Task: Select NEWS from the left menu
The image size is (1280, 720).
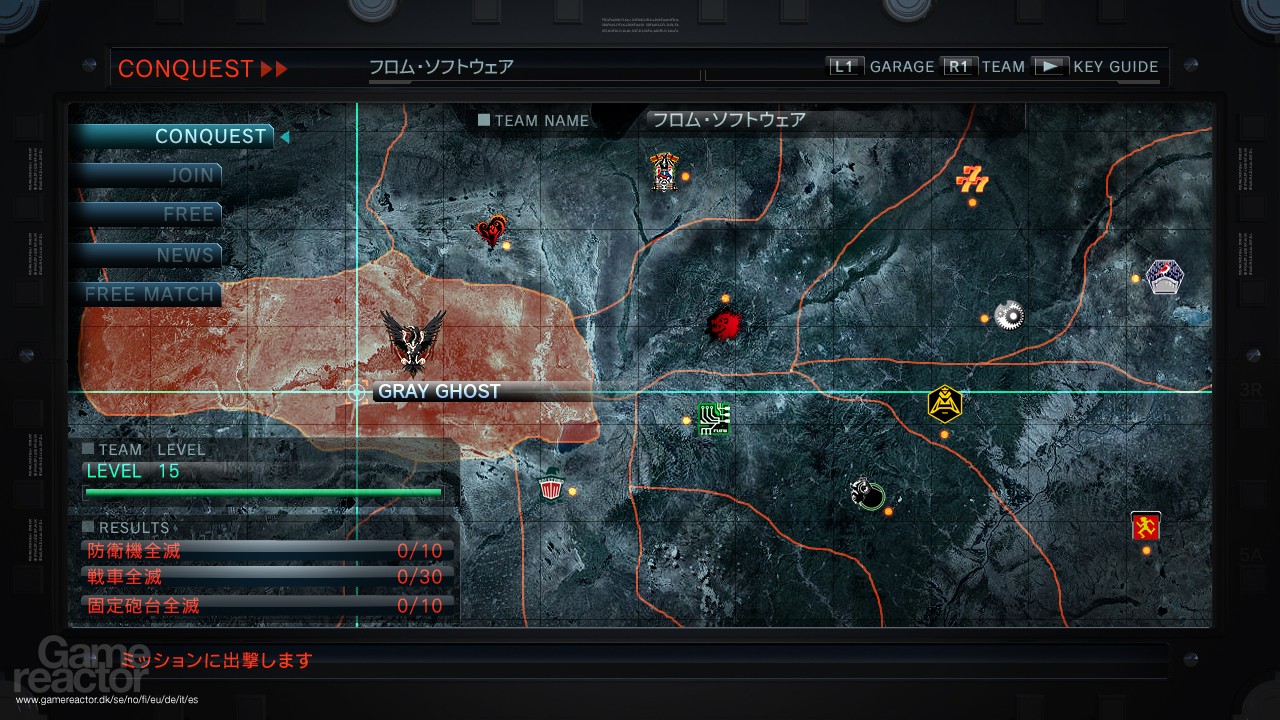Action: [x=185, y=255]
